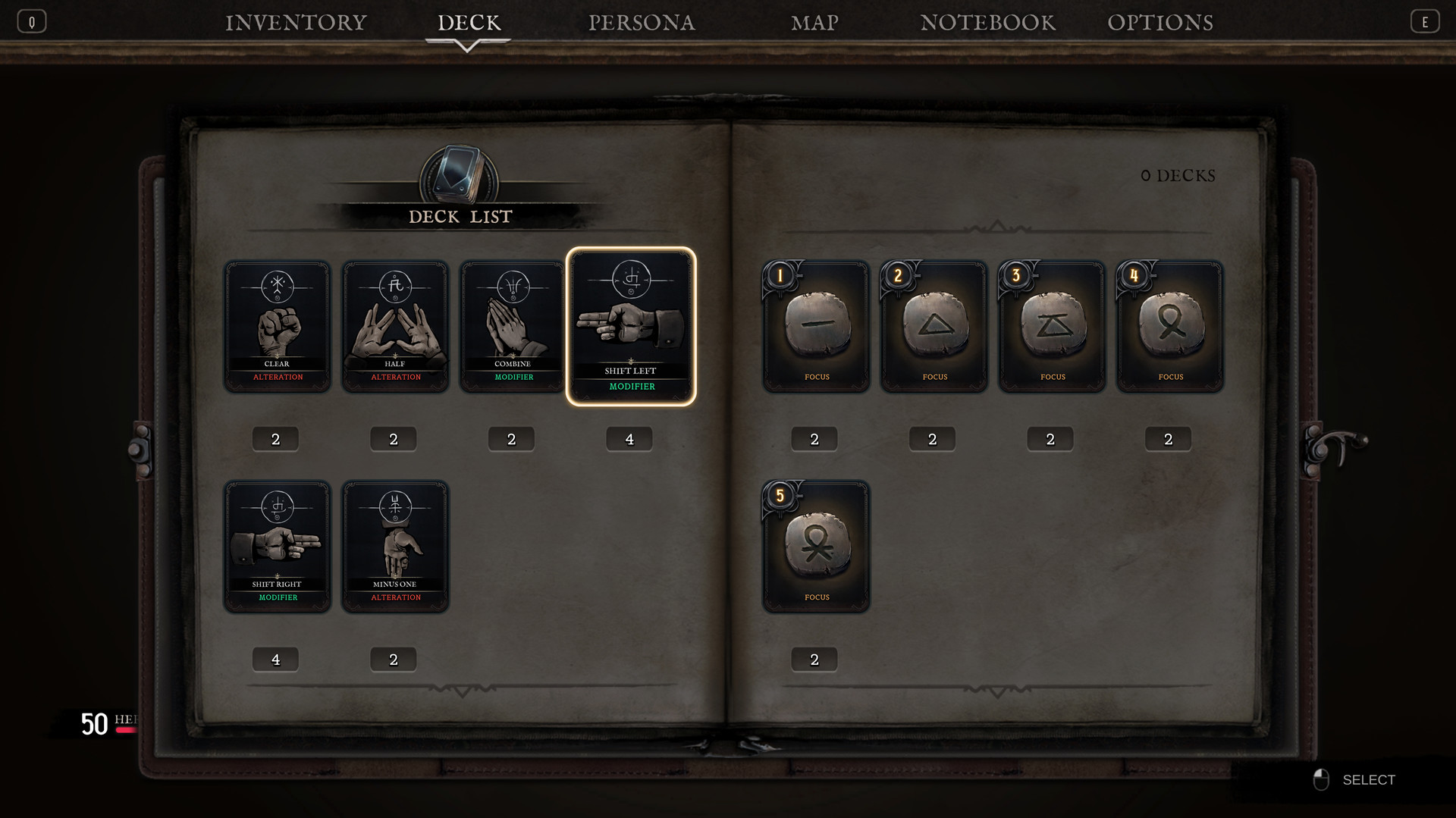The image size is (1456, 818).
Task: Click Focus rune number 5
Action: click(x=816, y=546)
